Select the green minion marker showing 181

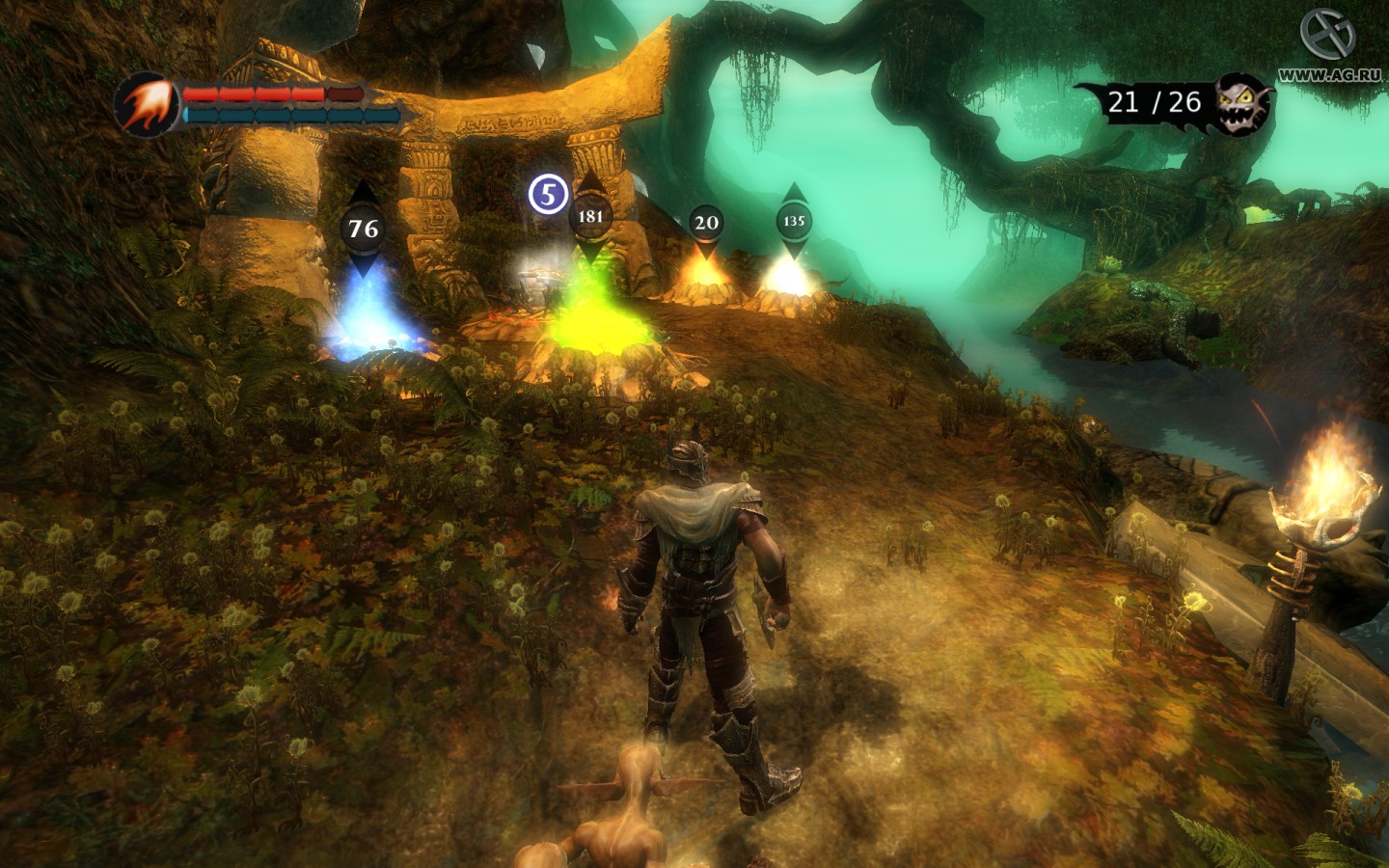589,216
